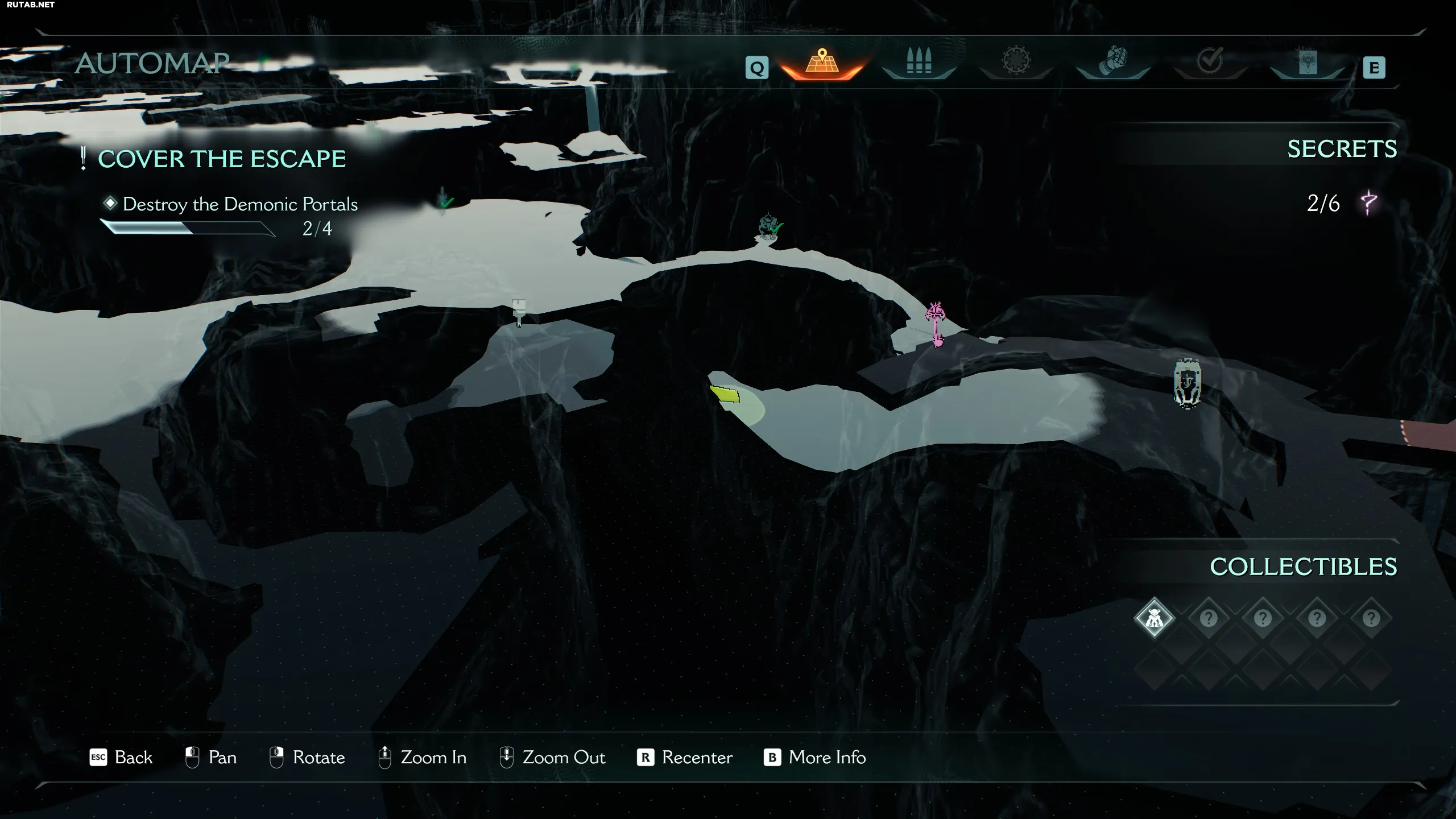Open the spiked saw blade tab
The image size is (1456, 819).
click(x=1016, y=63)
